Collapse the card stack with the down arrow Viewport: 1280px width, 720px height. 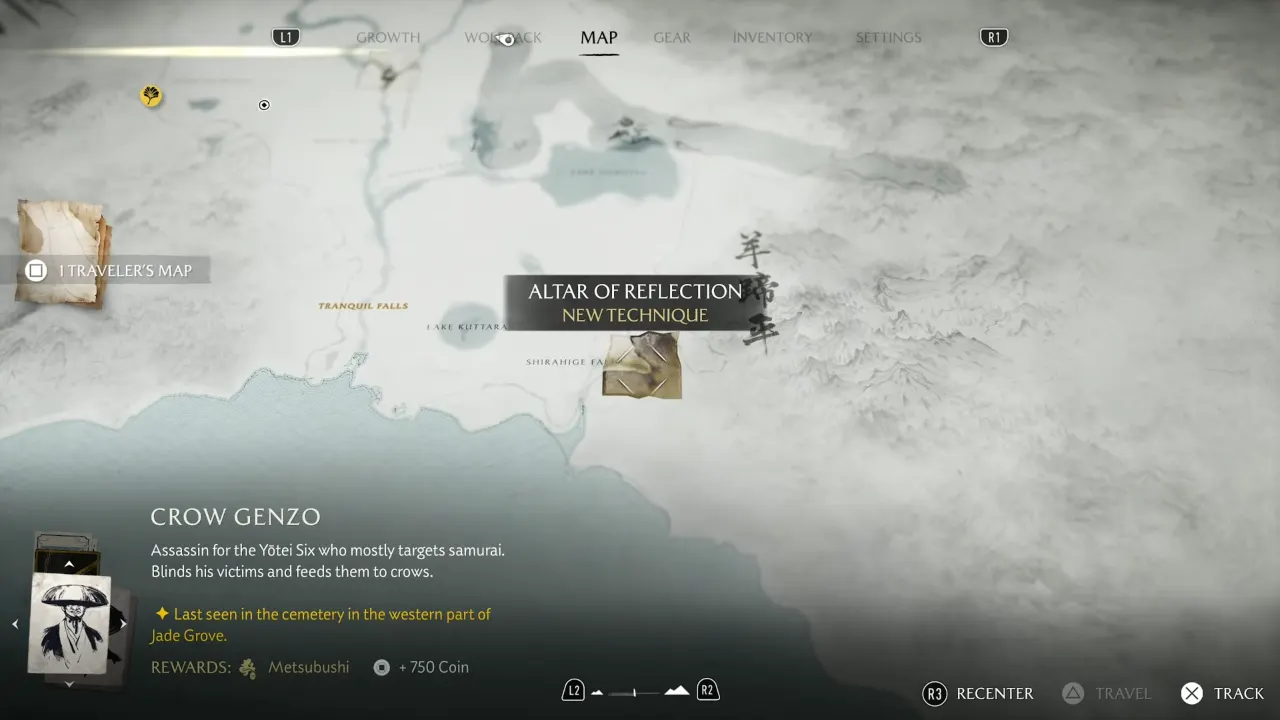(x=68, y=684)
